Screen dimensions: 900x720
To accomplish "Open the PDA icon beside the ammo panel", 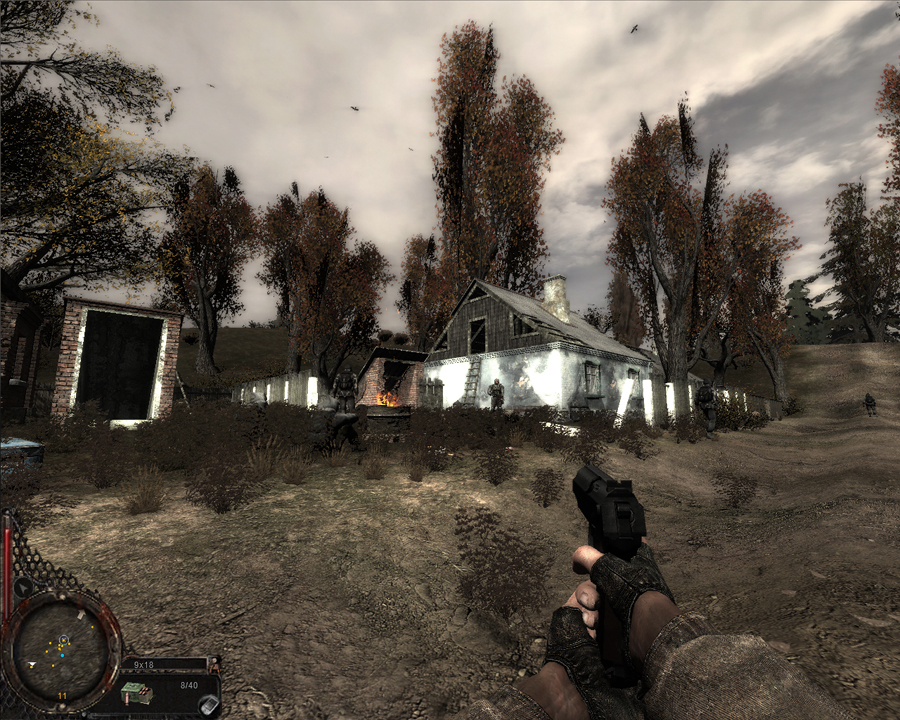I will 207,704.
